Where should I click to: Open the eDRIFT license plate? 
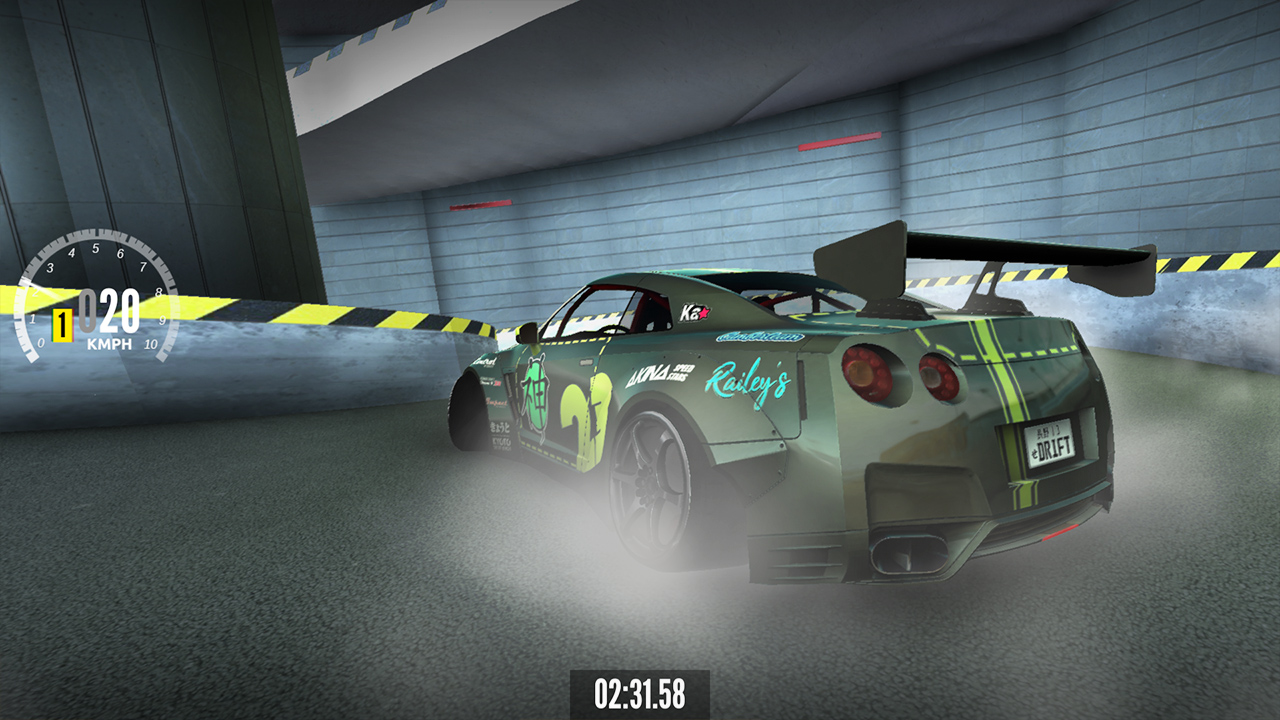1048,445
